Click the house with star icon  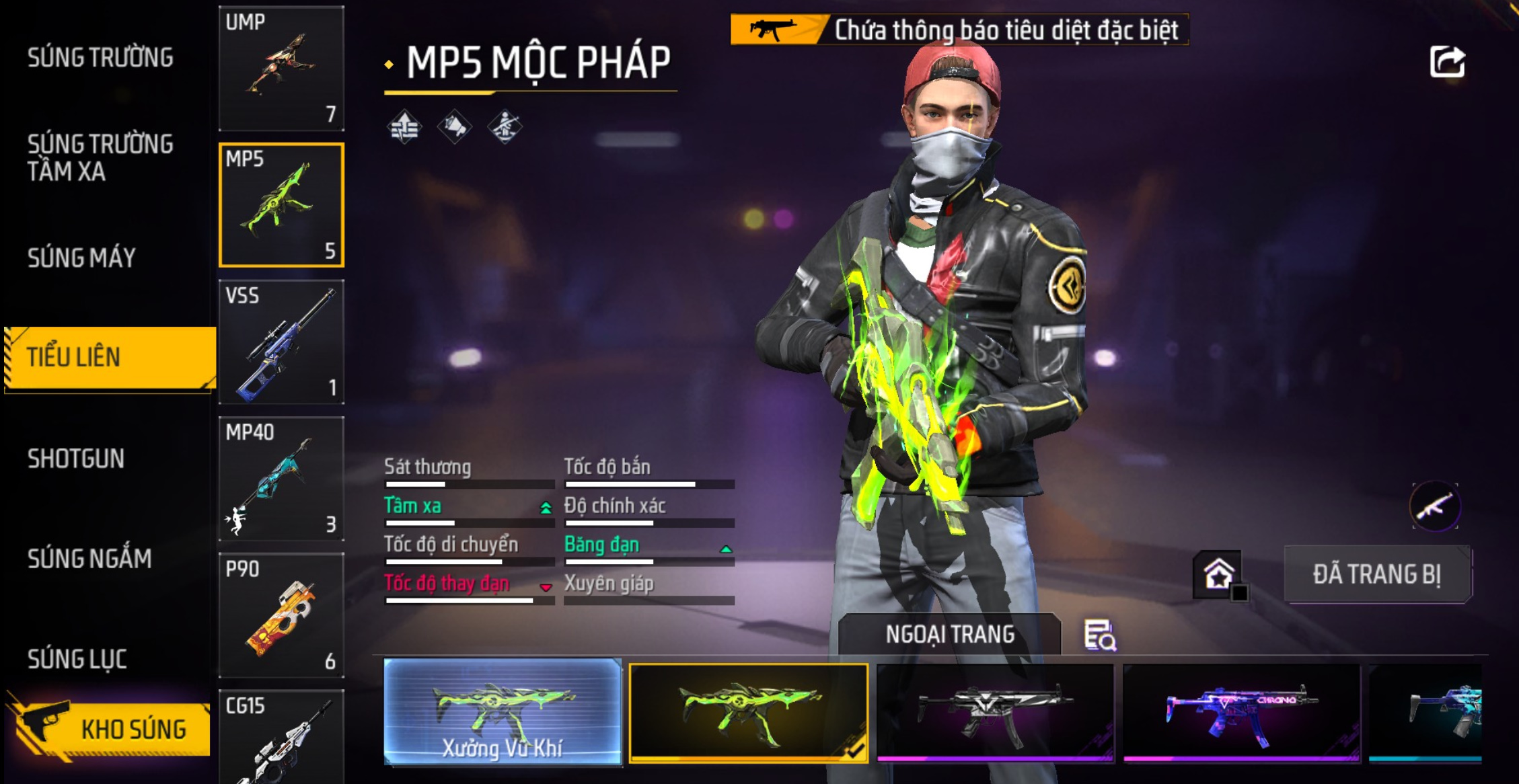[1218, 575]
